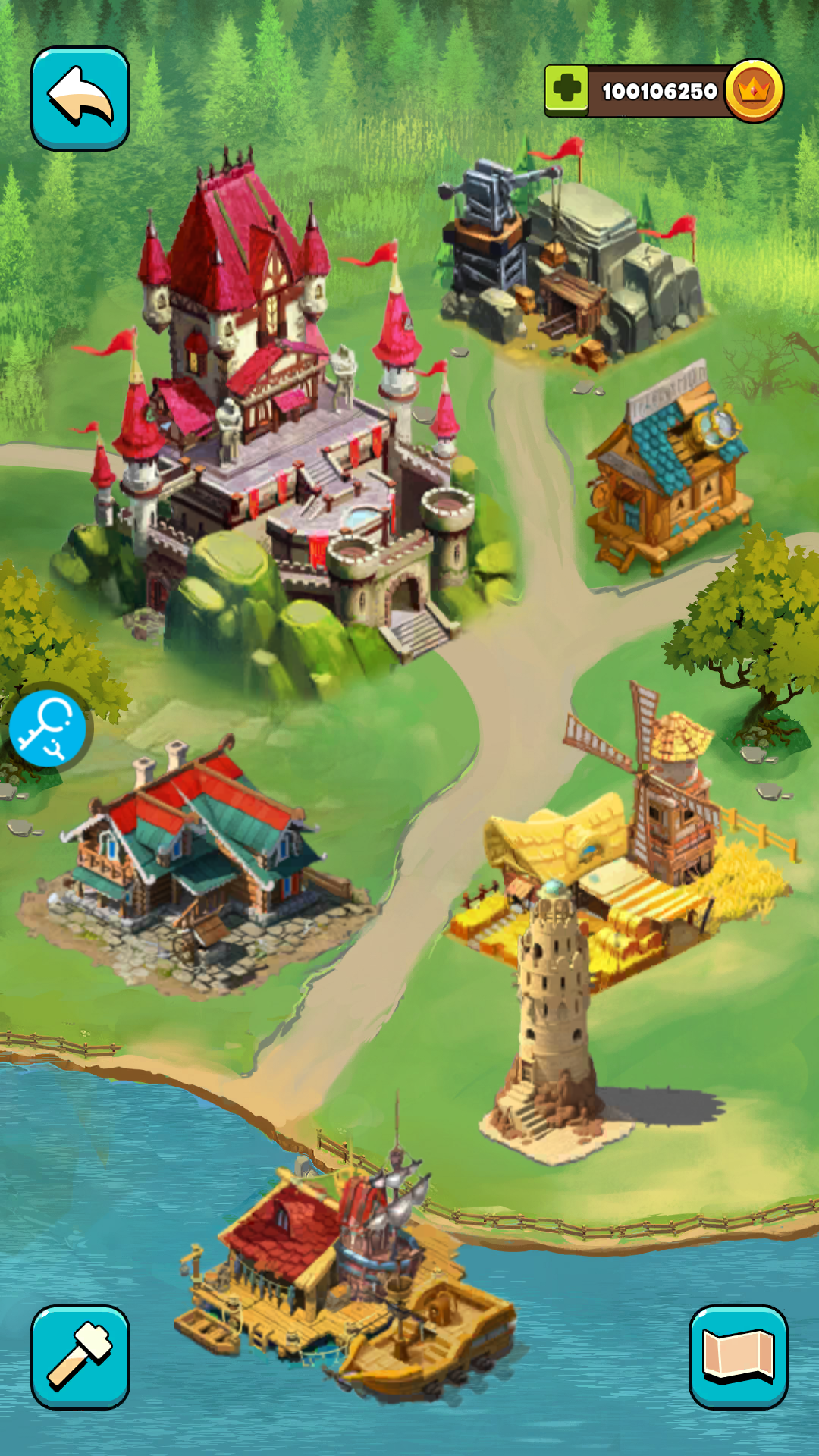Open the hammer build menu
This screenshot has height=1456, width=819.
point(80,1356)
